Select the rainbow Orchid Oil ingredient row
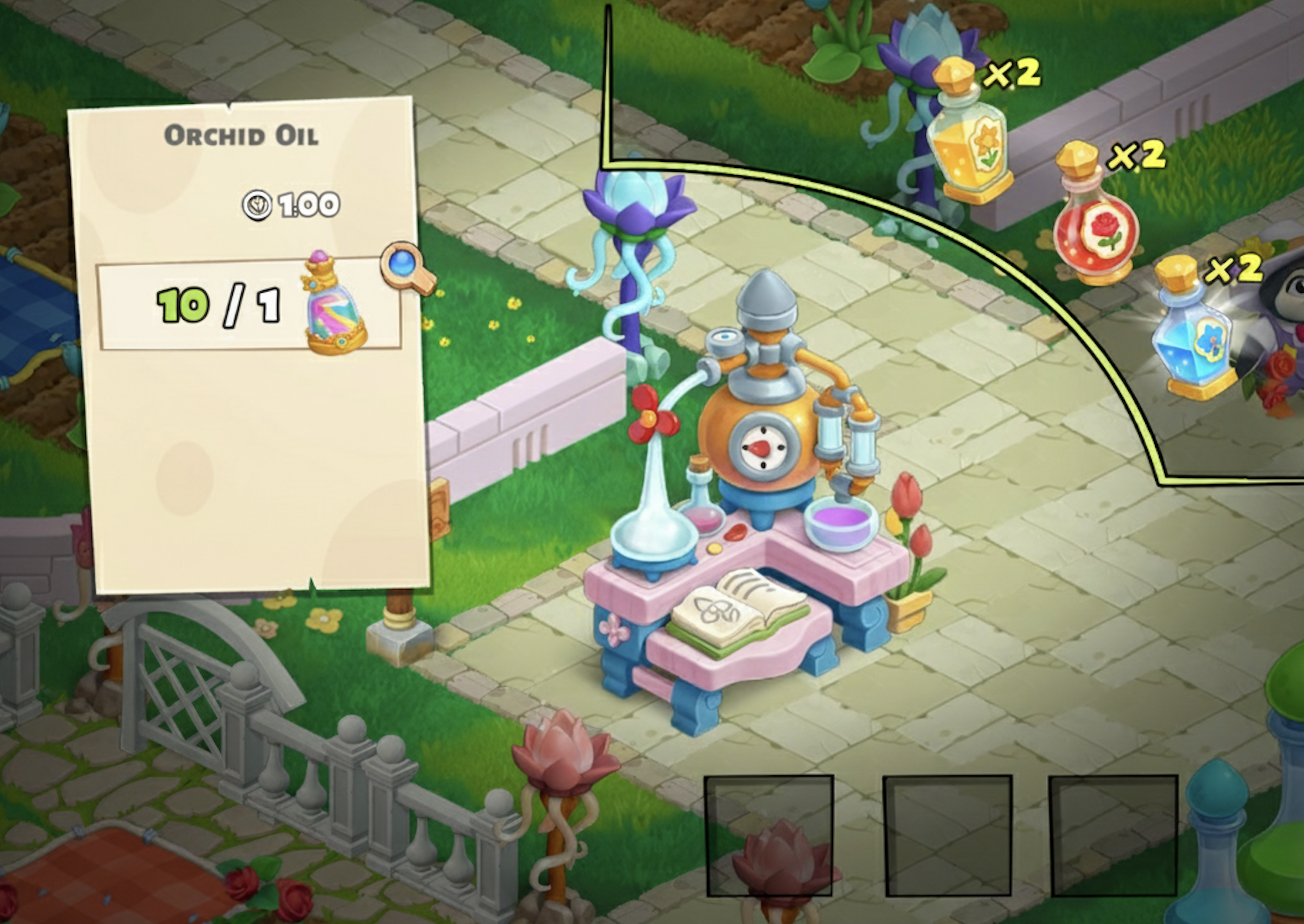The height and width of the screenshot is (924, 1304). (x=249, y=305)
